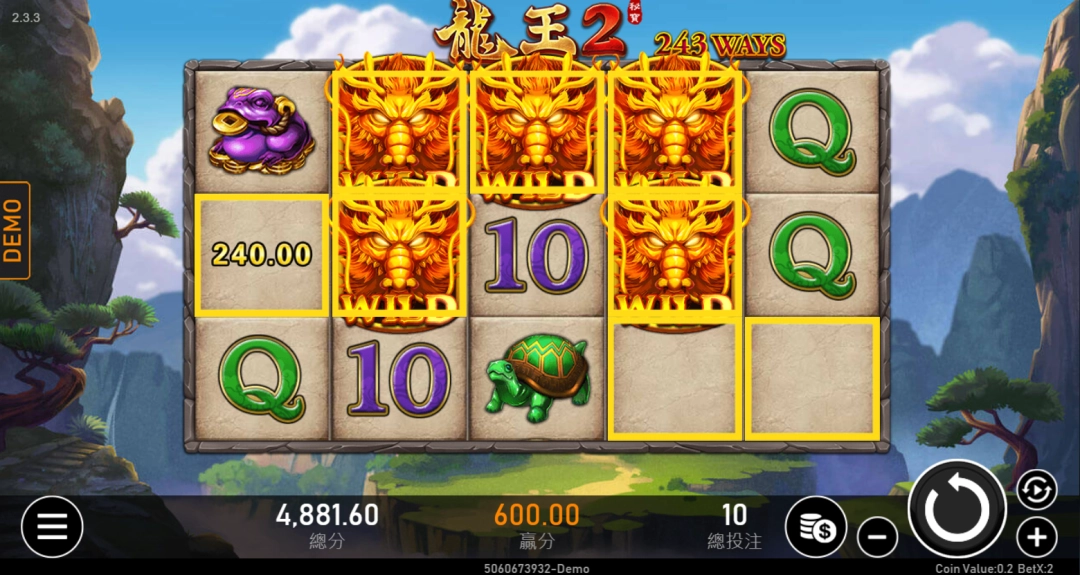The height and width of the screenshot is (575, 1080).
Task: Increase the bet with the plus button
Action: coord(1036,538)
